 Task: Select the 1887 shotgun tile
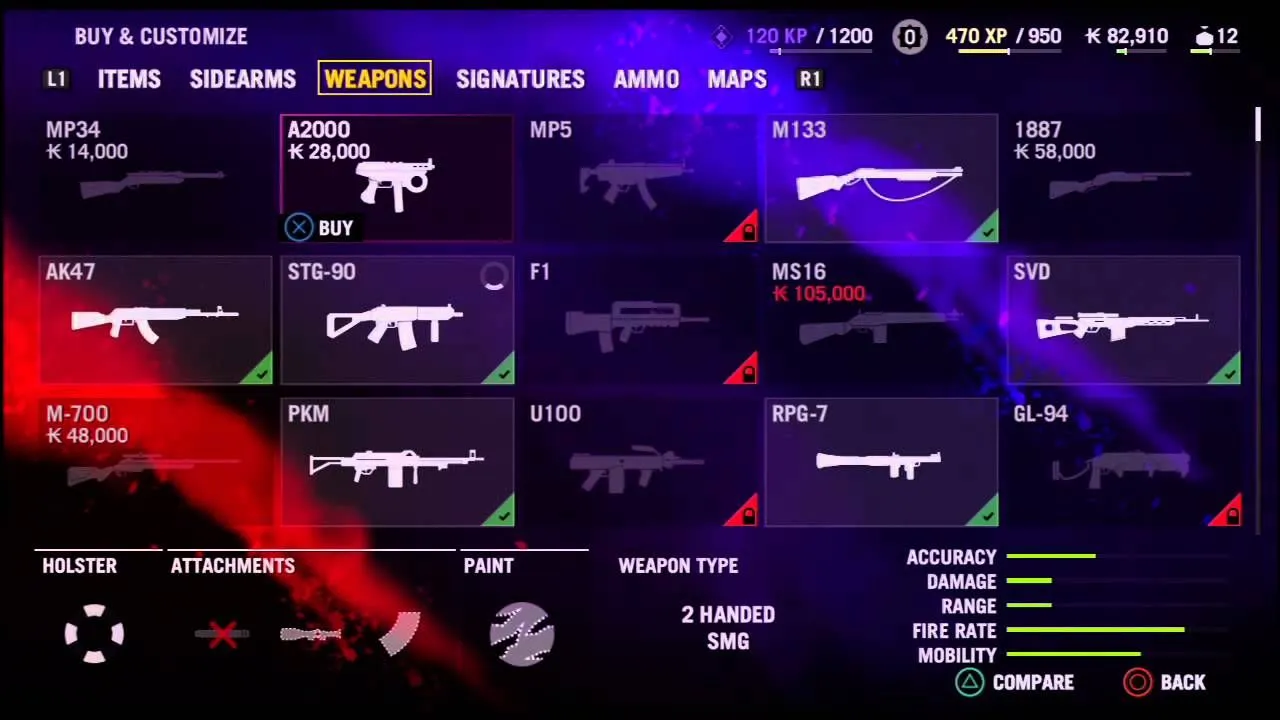(x=1123, y=178)
